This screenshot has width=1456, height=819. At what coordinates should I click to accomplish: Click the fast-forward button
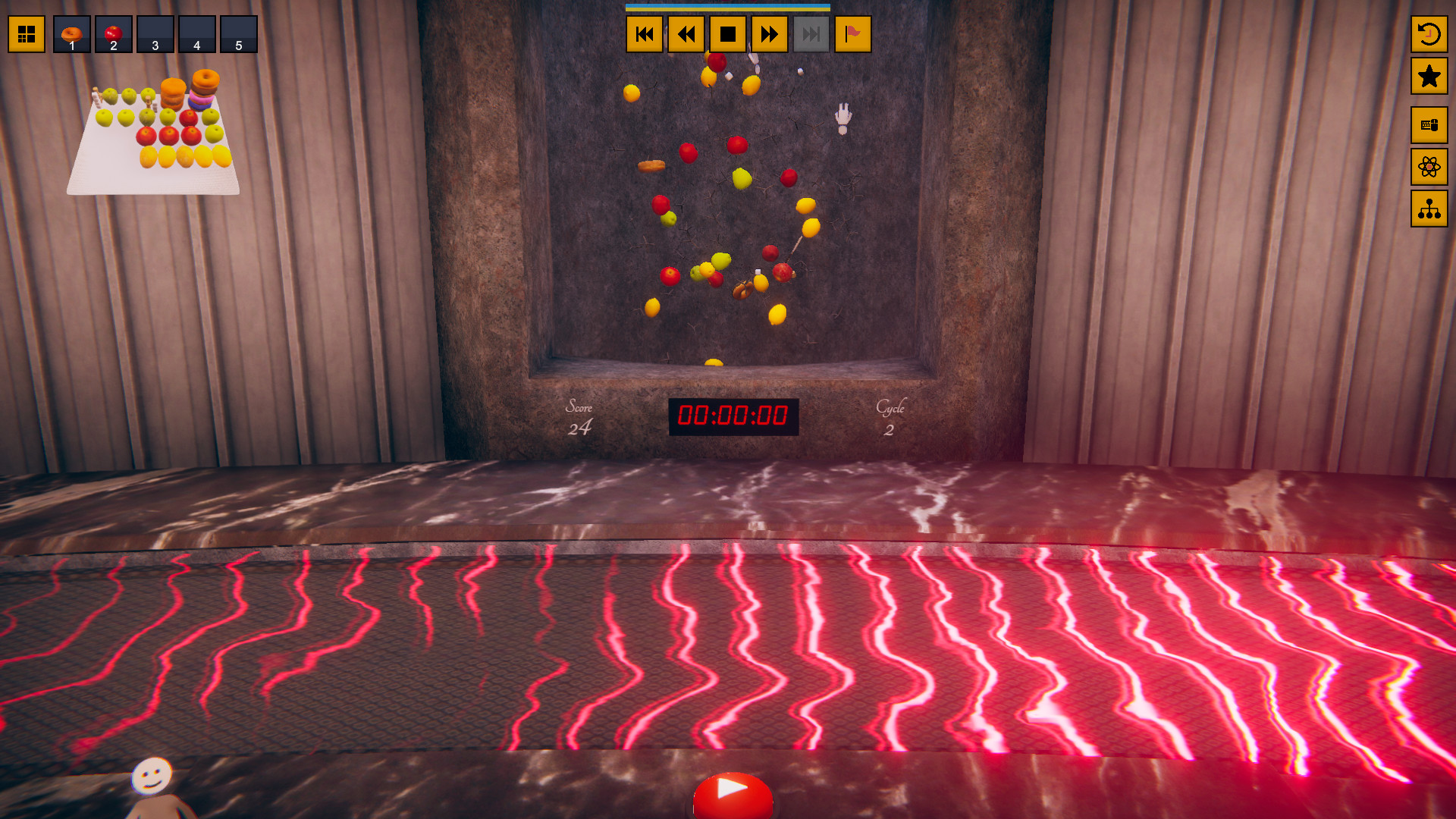pos(769,34)
